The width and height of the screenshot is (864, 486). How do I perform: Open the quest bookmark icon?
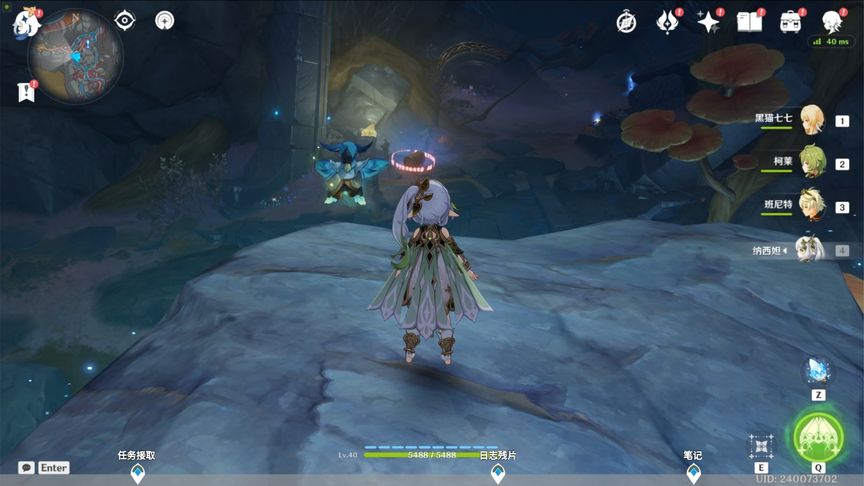(x=26, y=92)
